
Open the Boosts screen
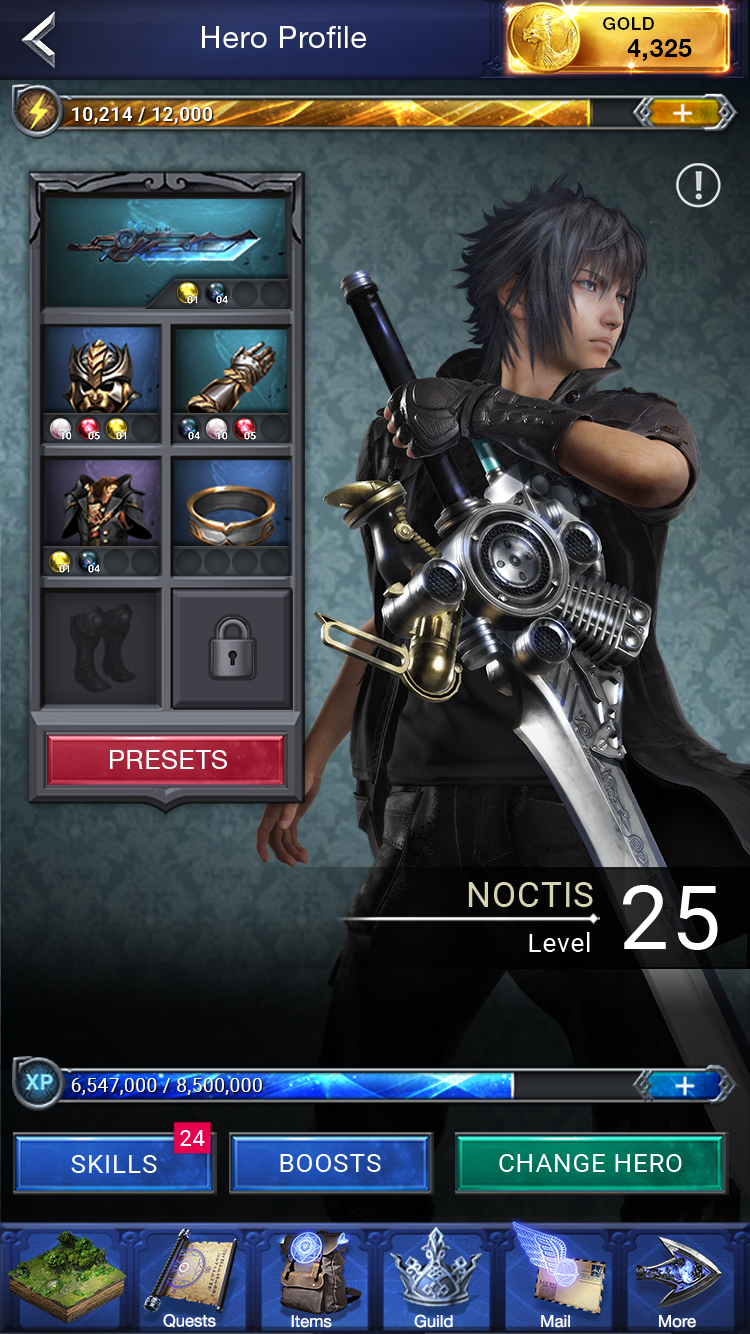coord(330,1164)
